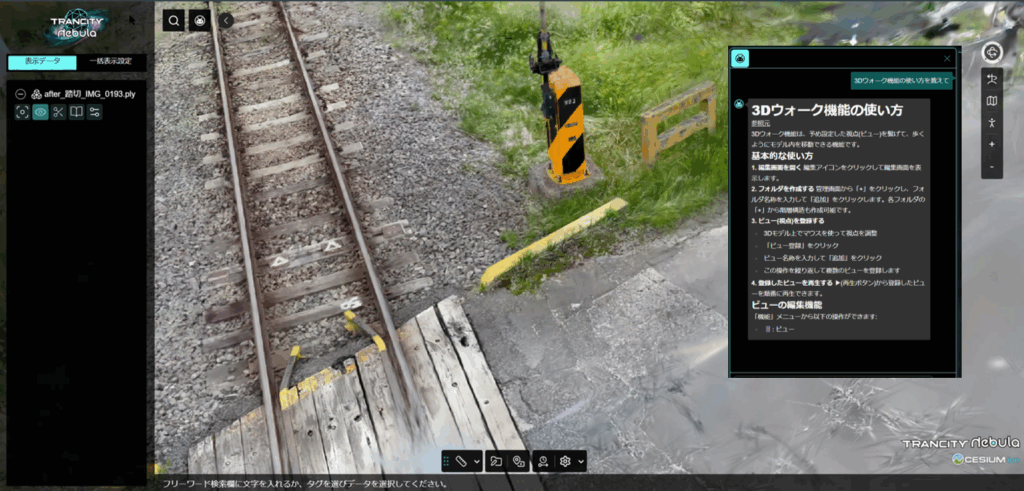Image resolution: width=1024 pixels, height=491 pixels.
Task: Zoom out with the minus button
Action: [992, 167]
